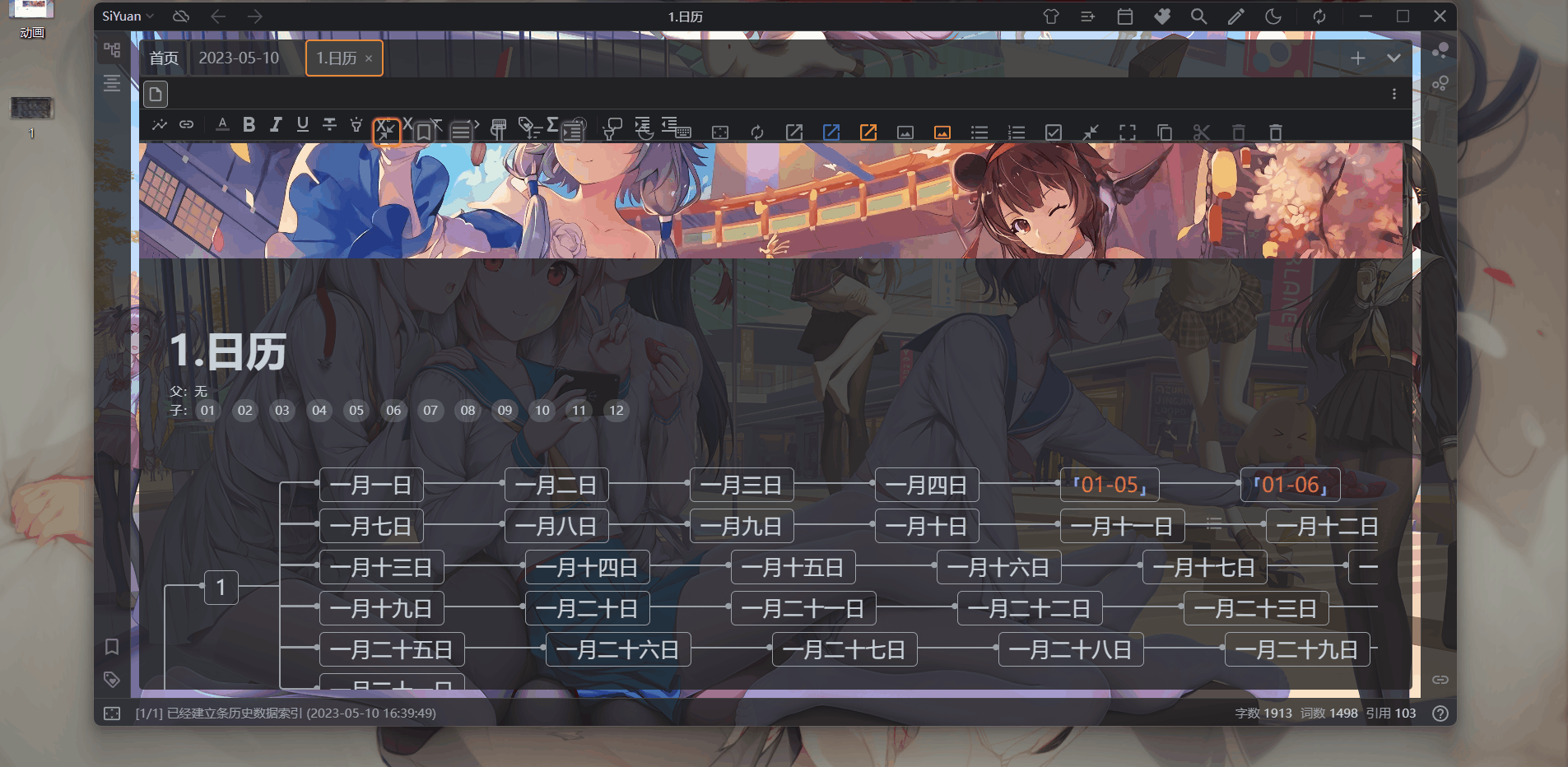Insert an unordered list
The height and width of the screenshot is (767, 1568).
point(979,132)
